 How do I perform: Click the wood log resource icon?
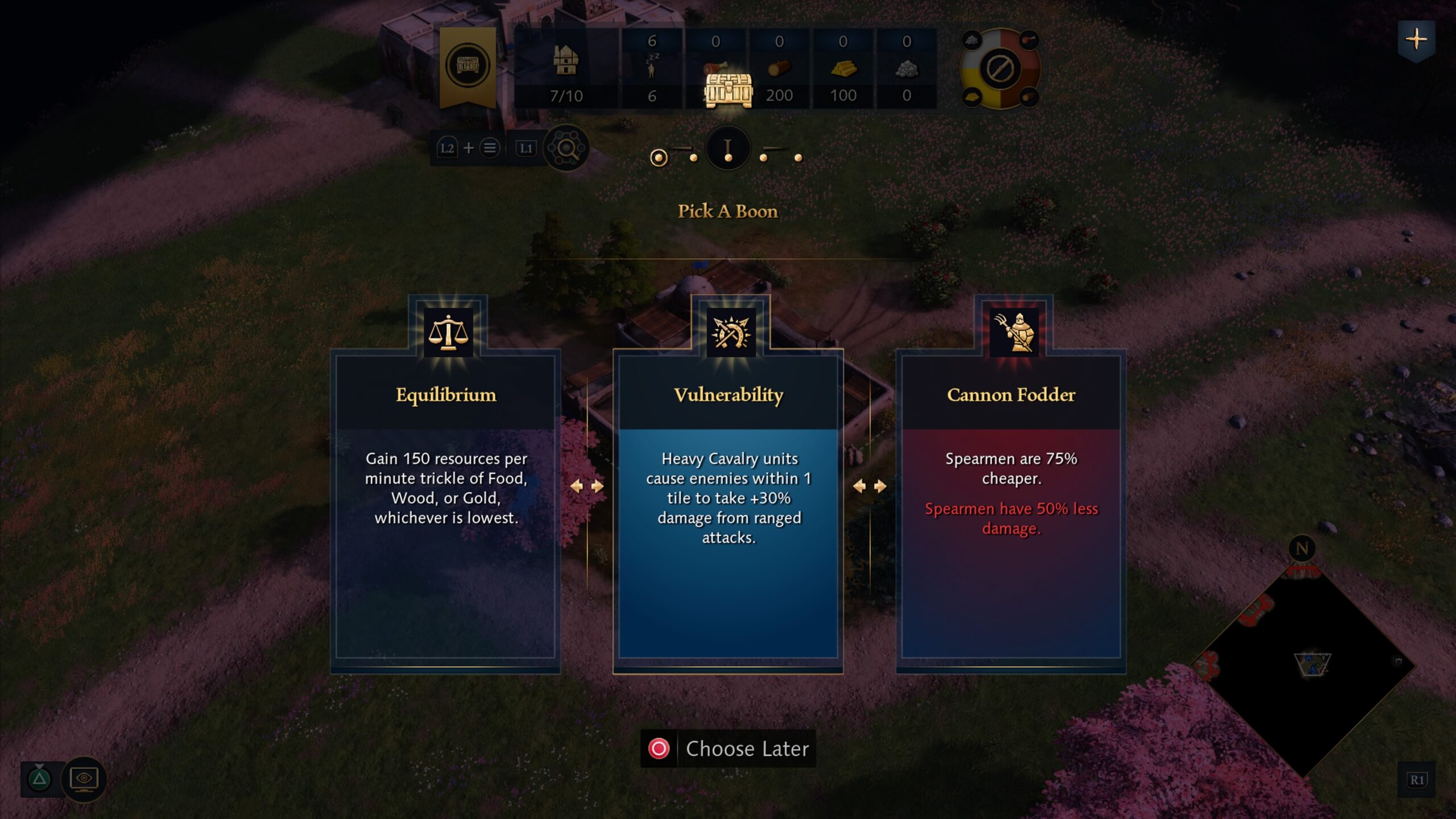pos(779,69)
